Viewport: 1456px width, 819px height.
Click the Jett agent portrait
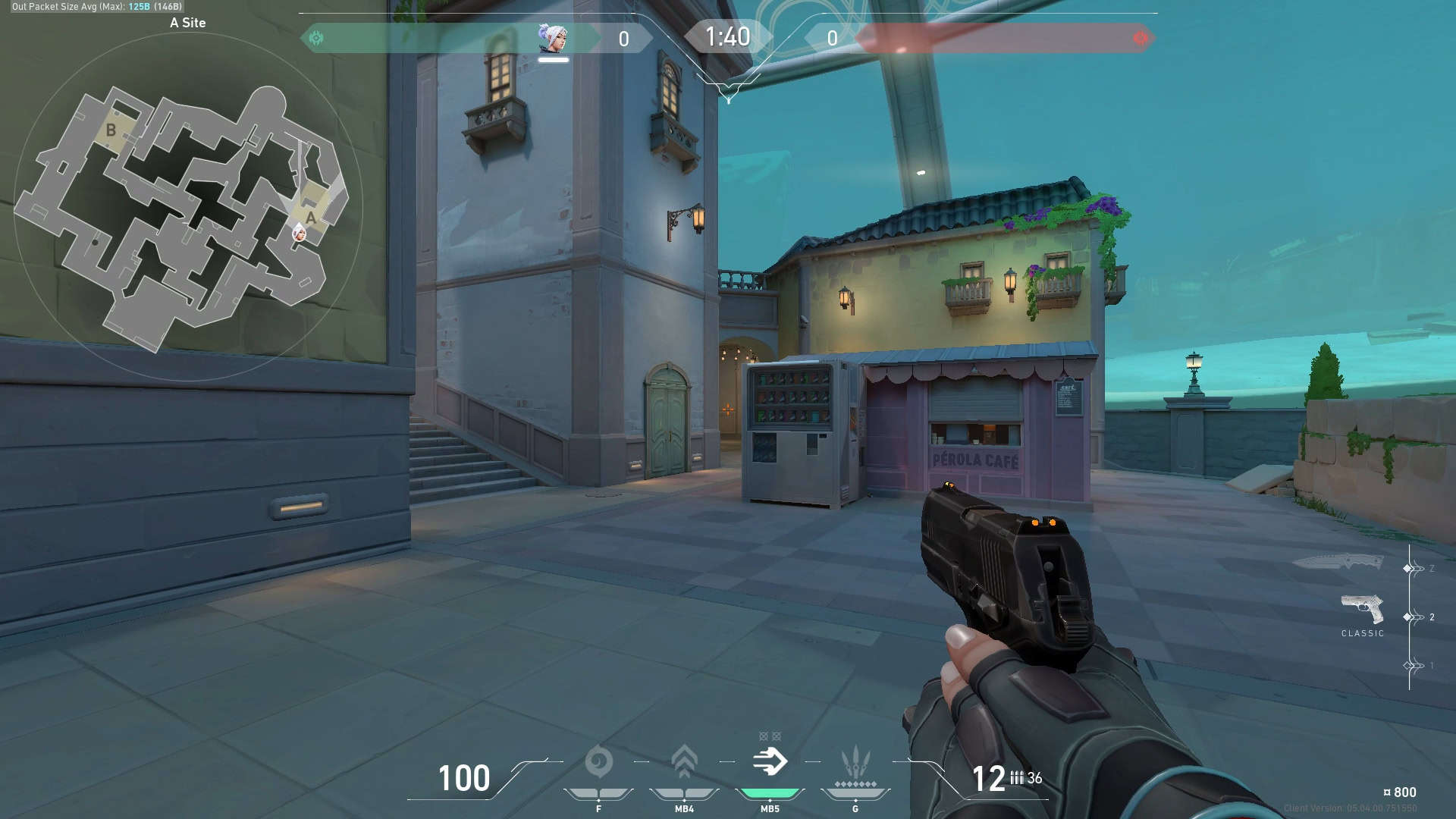point(552,38)
